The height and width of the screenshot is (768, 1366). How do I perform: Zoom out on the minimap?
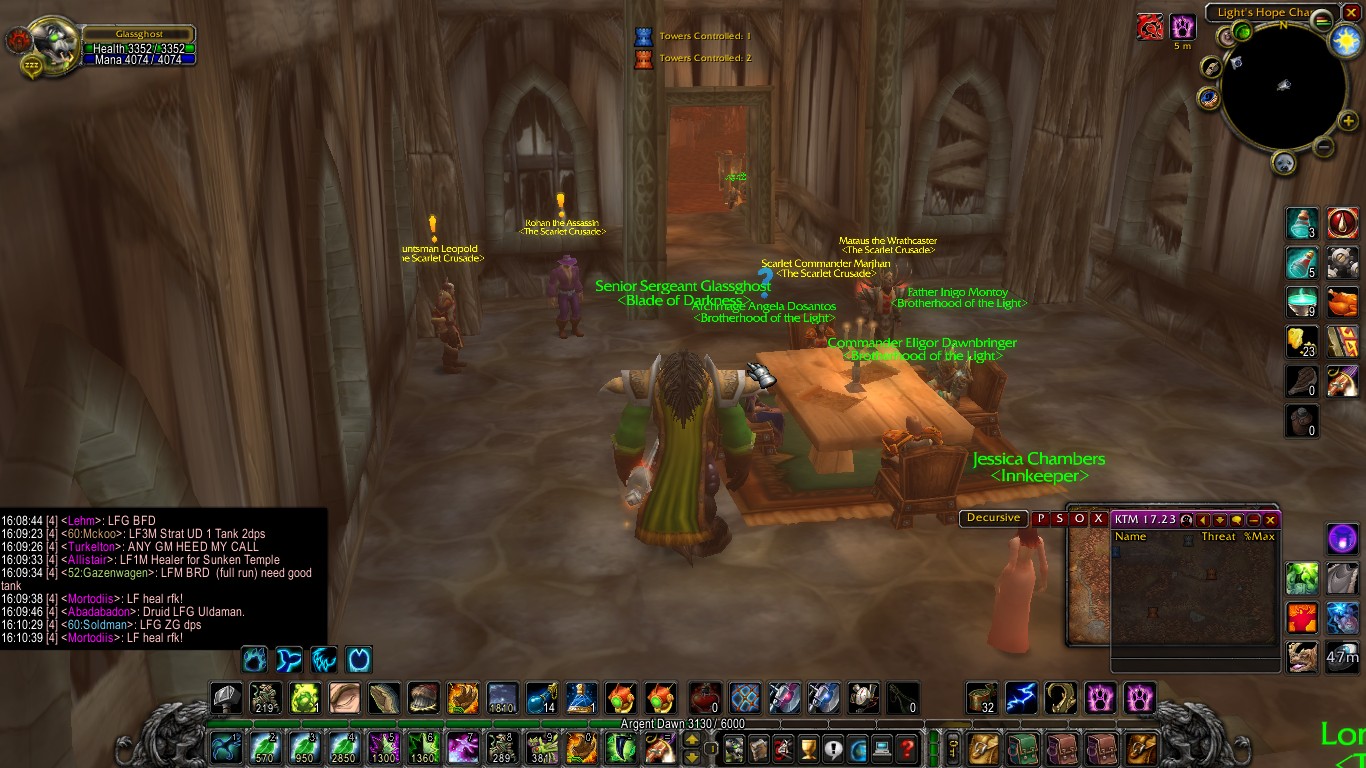(x=1324, y=147)
